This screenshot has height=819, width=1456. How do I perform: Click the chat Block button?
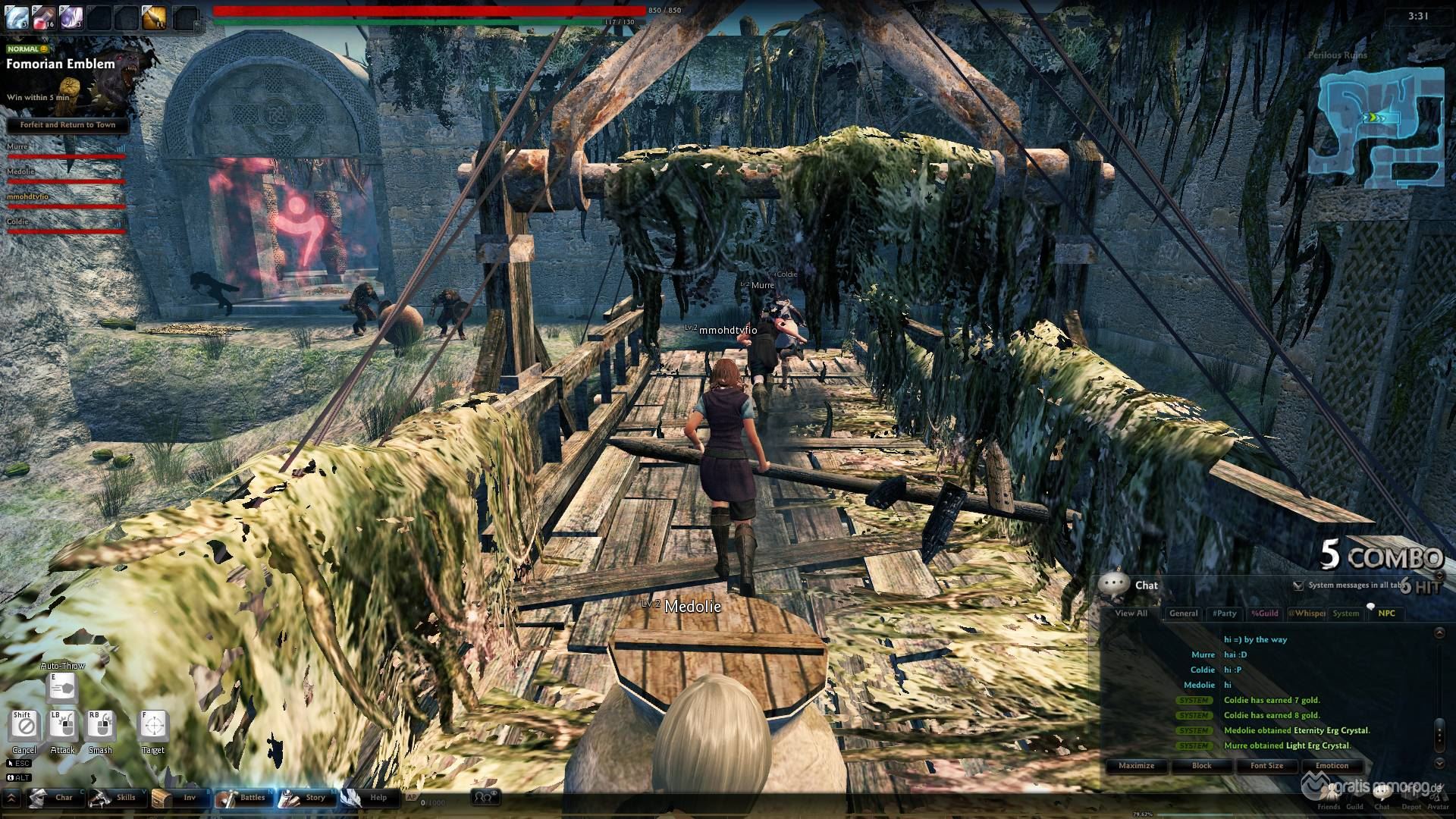(1201, 766)
